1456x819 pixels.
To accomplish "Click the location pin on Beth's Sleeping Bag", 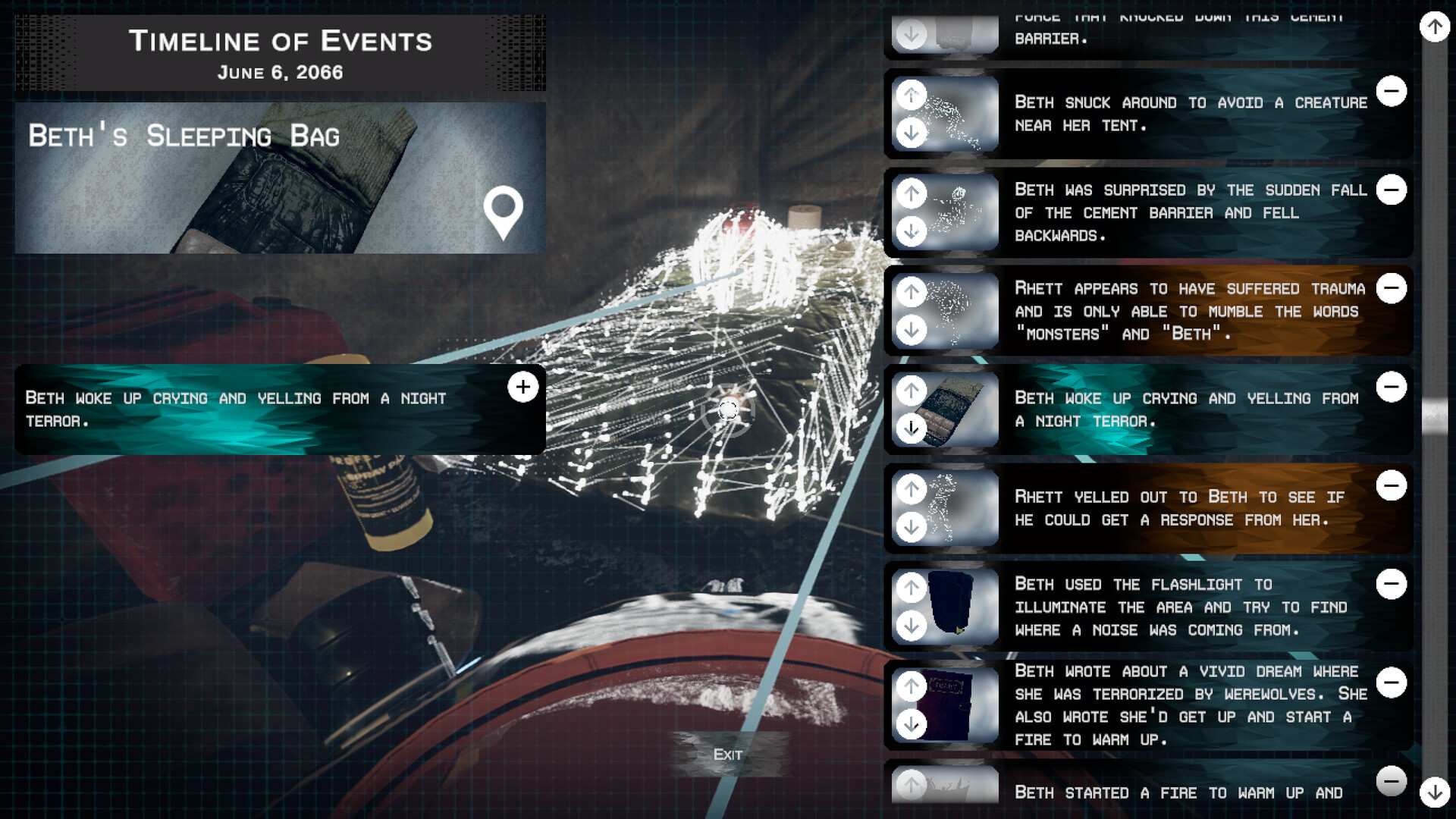I will [x=504, y=212].
